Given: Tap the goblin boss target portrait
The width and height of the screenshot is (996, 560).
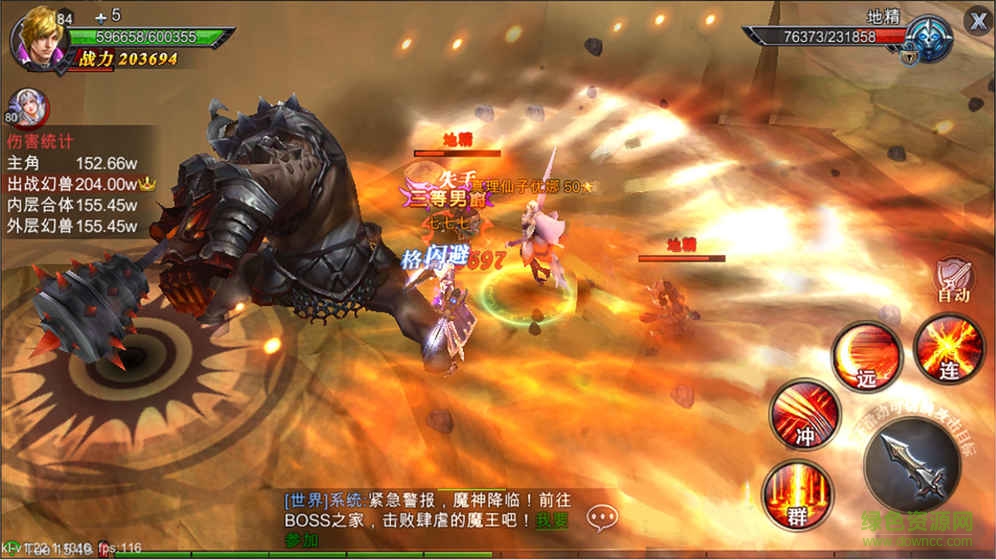Looking at the screenshot, I should coord(929,38).
